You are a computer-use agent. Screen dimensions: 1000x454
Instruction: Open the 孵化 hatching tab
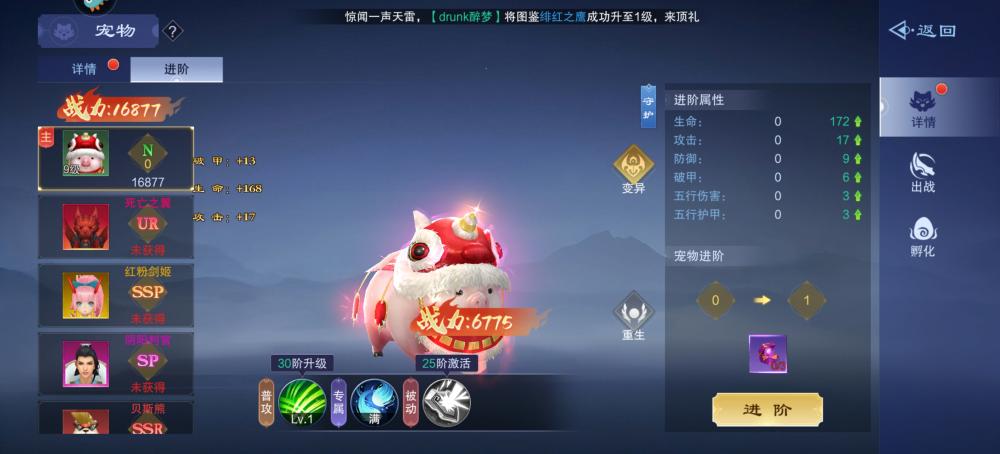[x=923, y=236]
